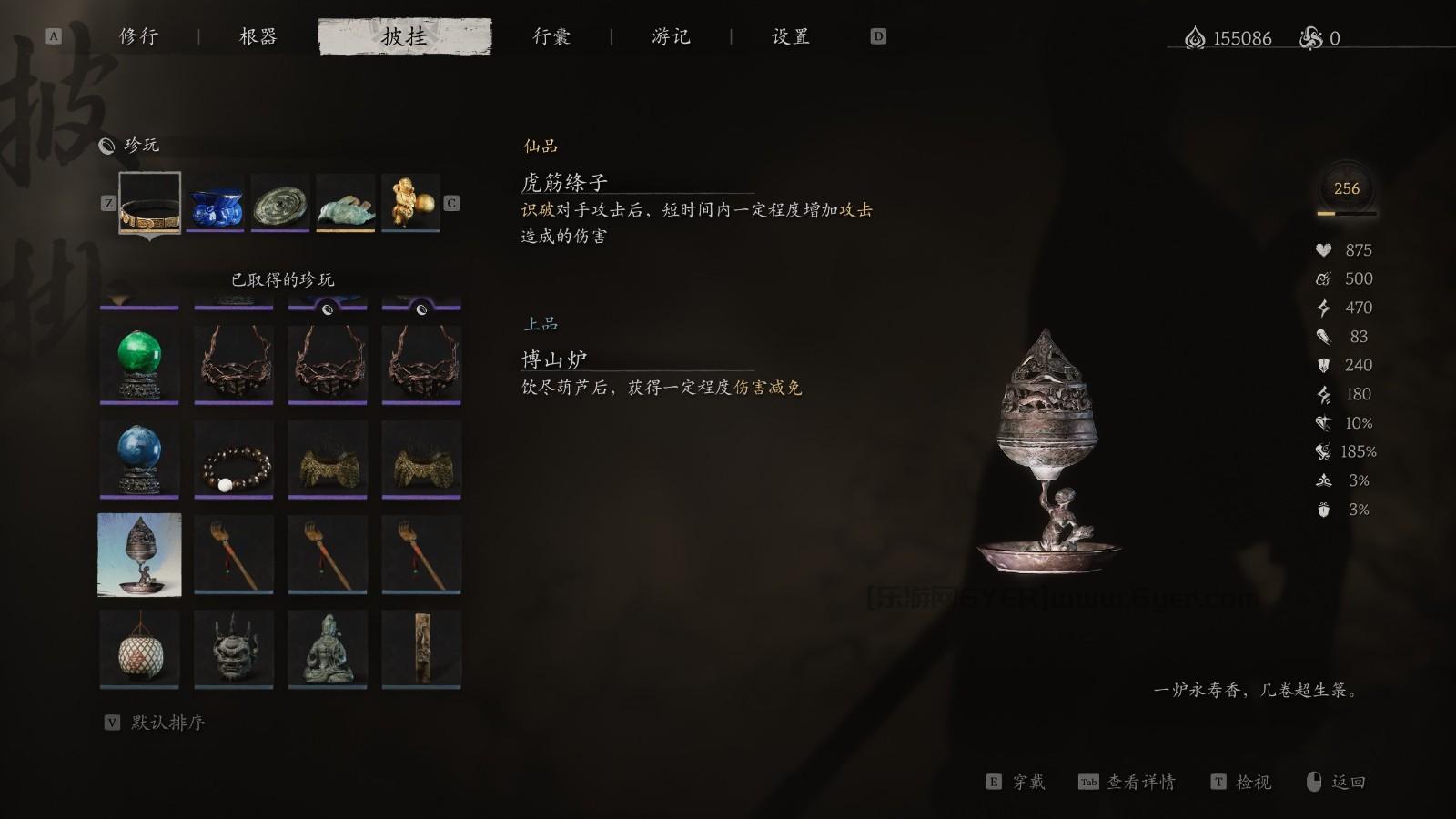Open the 行囊 tab

[555, 36]
